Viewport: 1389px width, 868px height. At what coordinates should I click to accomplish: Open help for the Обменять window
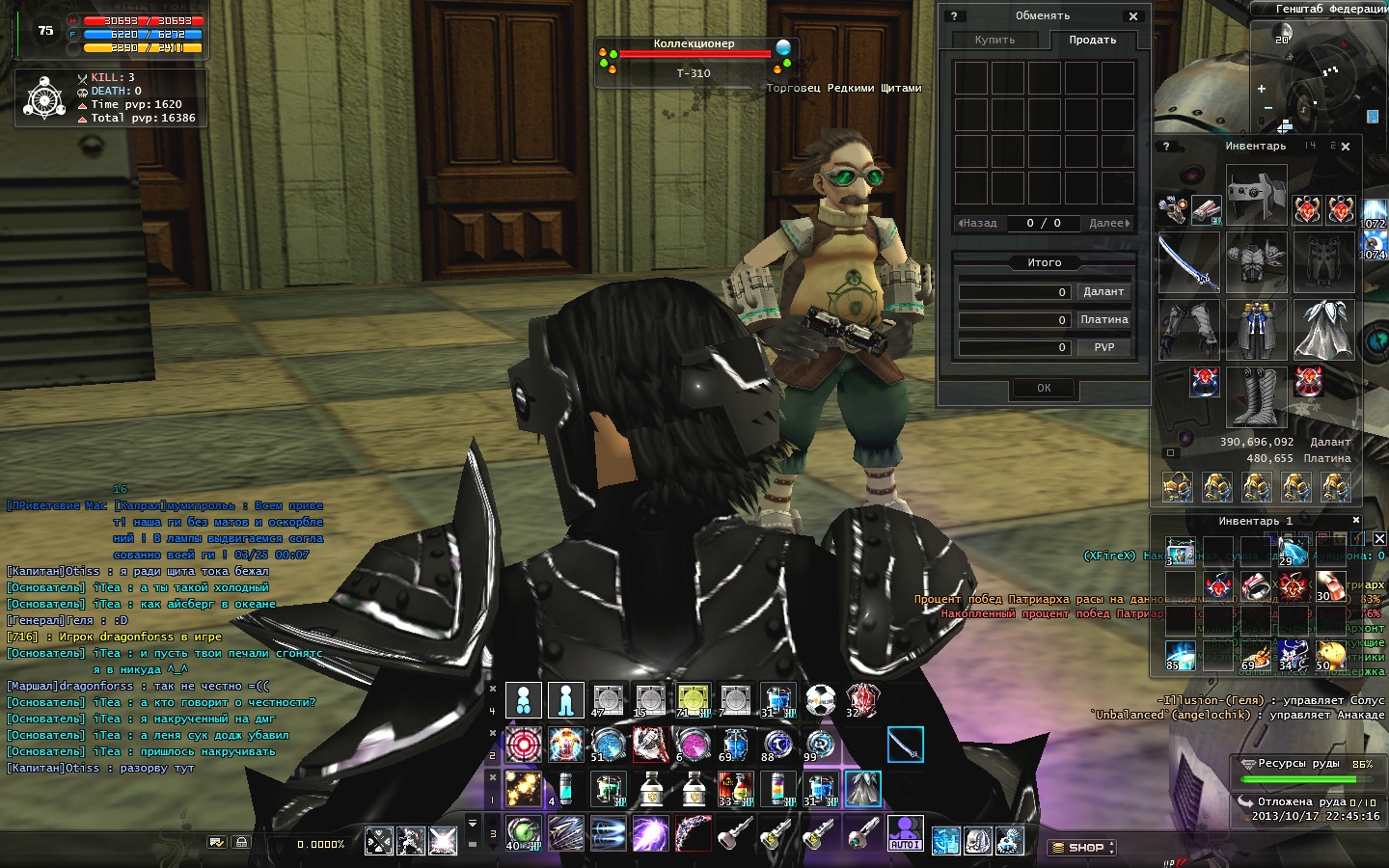pos(954,16)
